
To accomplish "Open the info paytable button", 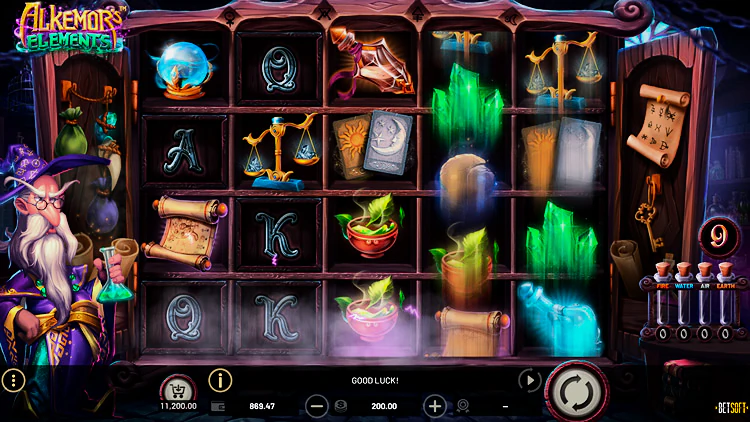I will (x=220, y=380).
